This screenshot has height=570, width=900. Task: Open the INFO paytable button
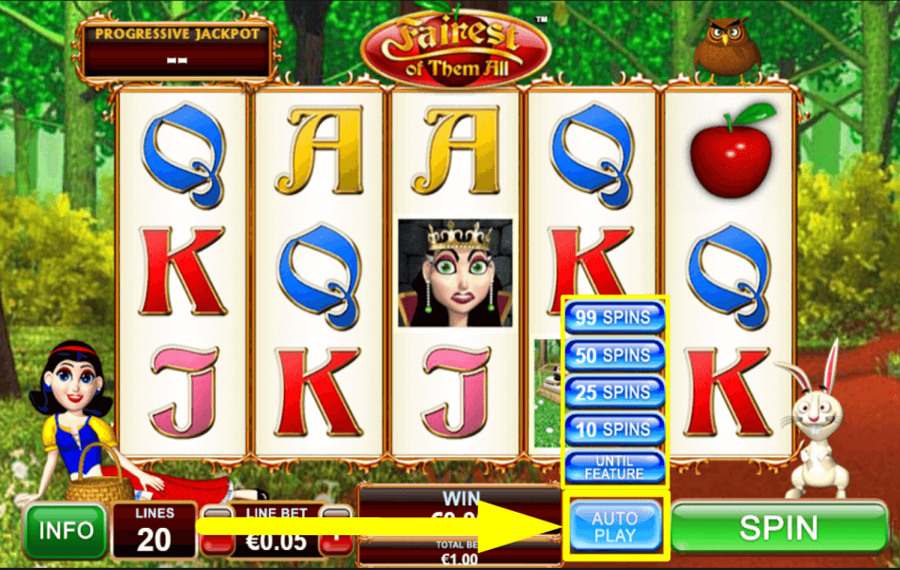[66, 529]
